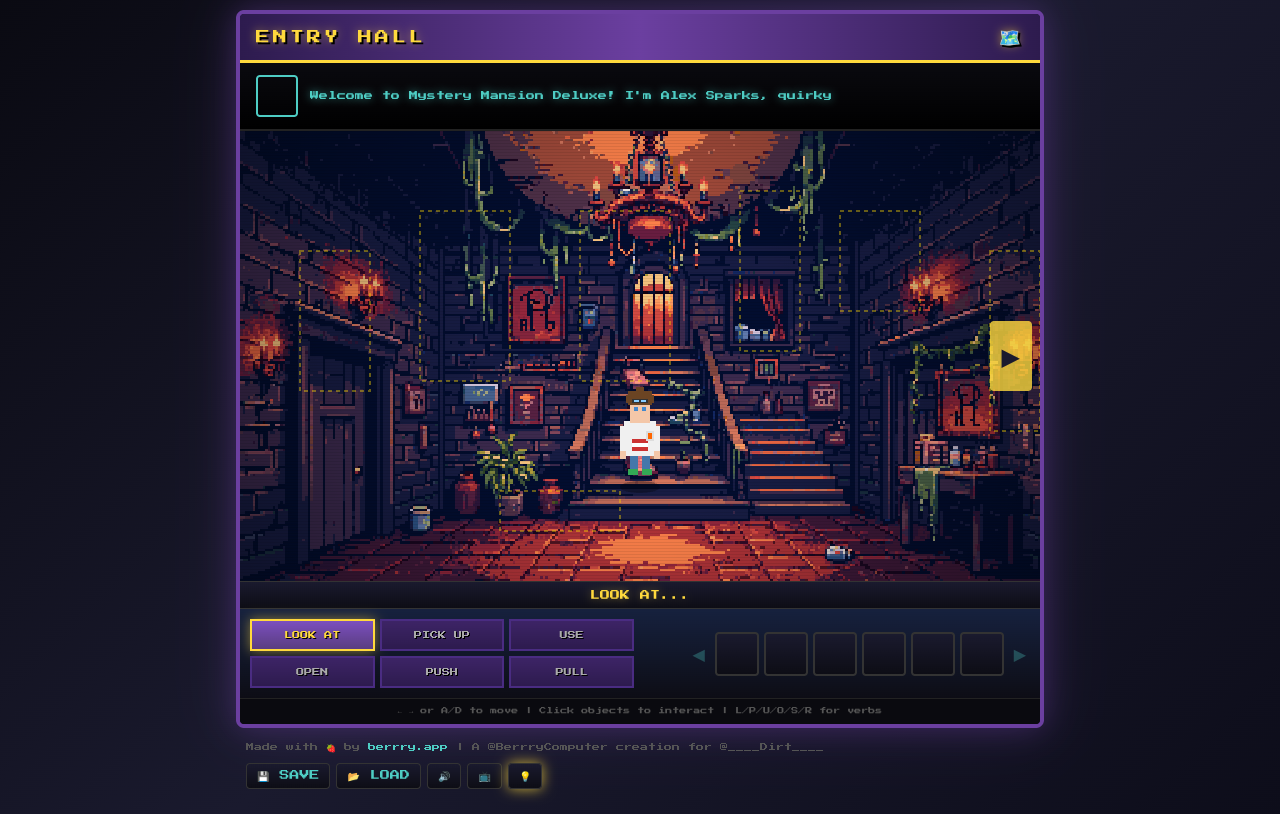
Task: Toggle the lightbulb hints option
Action: pos(524,775)
